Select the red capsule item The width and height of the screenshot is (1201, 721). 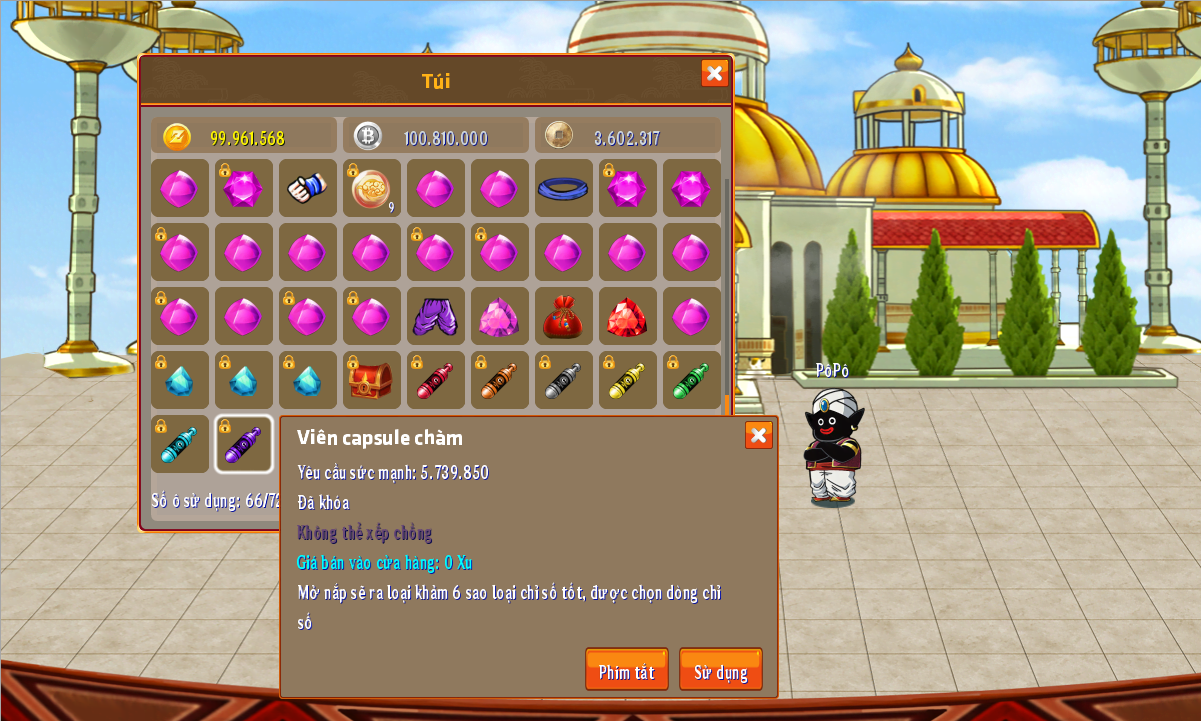435,380
